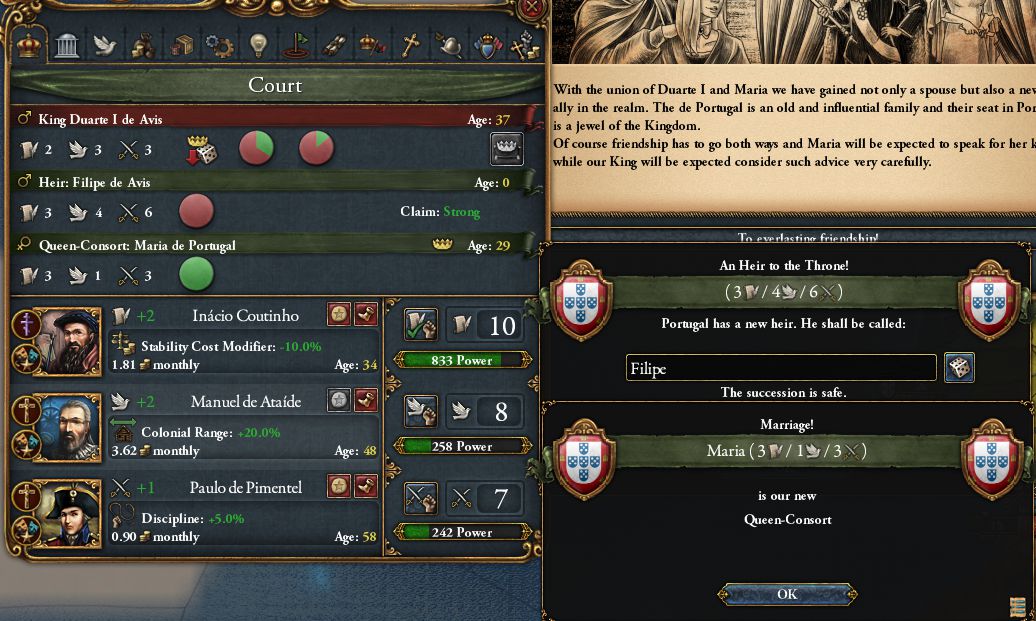Activate the administrative power action button
Viewport: 1036px width, 621px height.
(x=420, y=324)
